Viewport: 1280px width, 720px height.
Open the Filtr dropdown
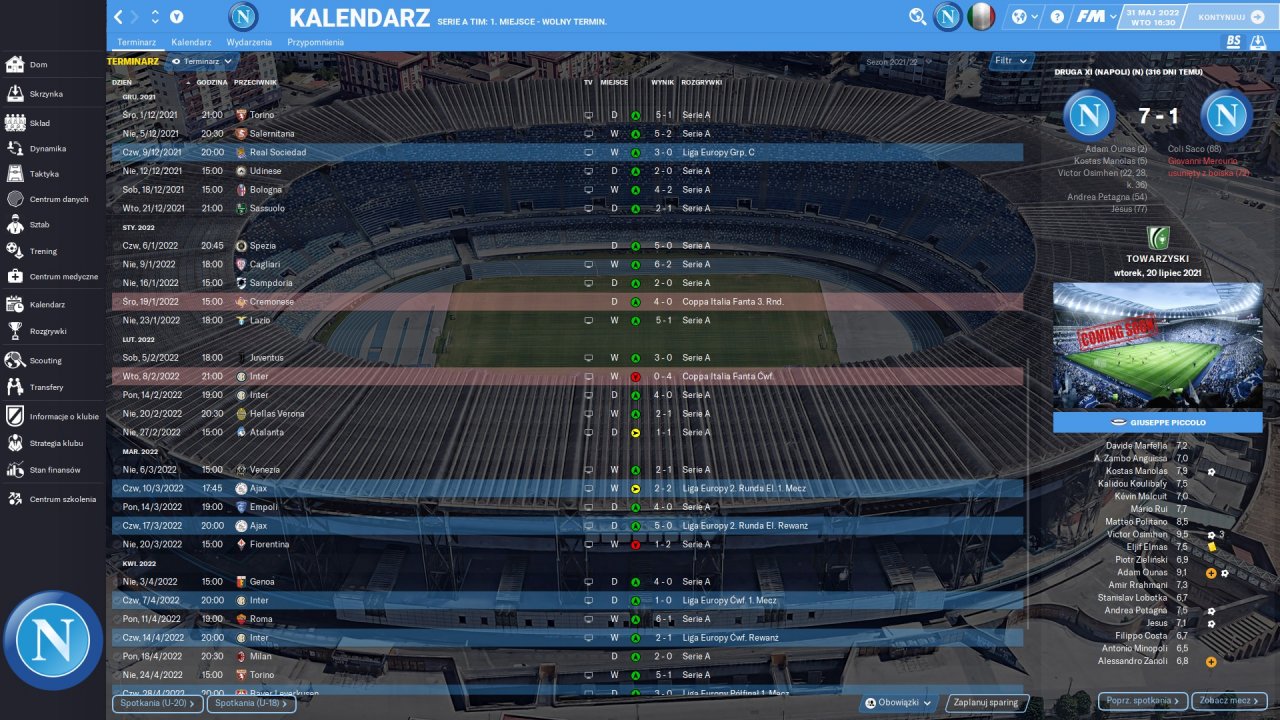[x=1011, y=61]
